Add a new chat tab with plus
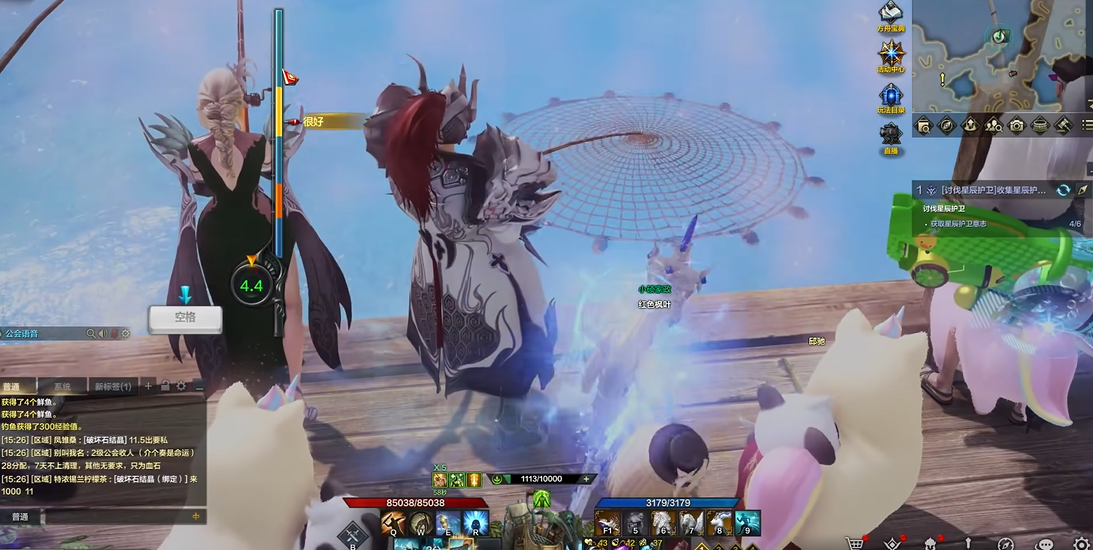This screenshot has width=1093, height=550. point(149,386)
